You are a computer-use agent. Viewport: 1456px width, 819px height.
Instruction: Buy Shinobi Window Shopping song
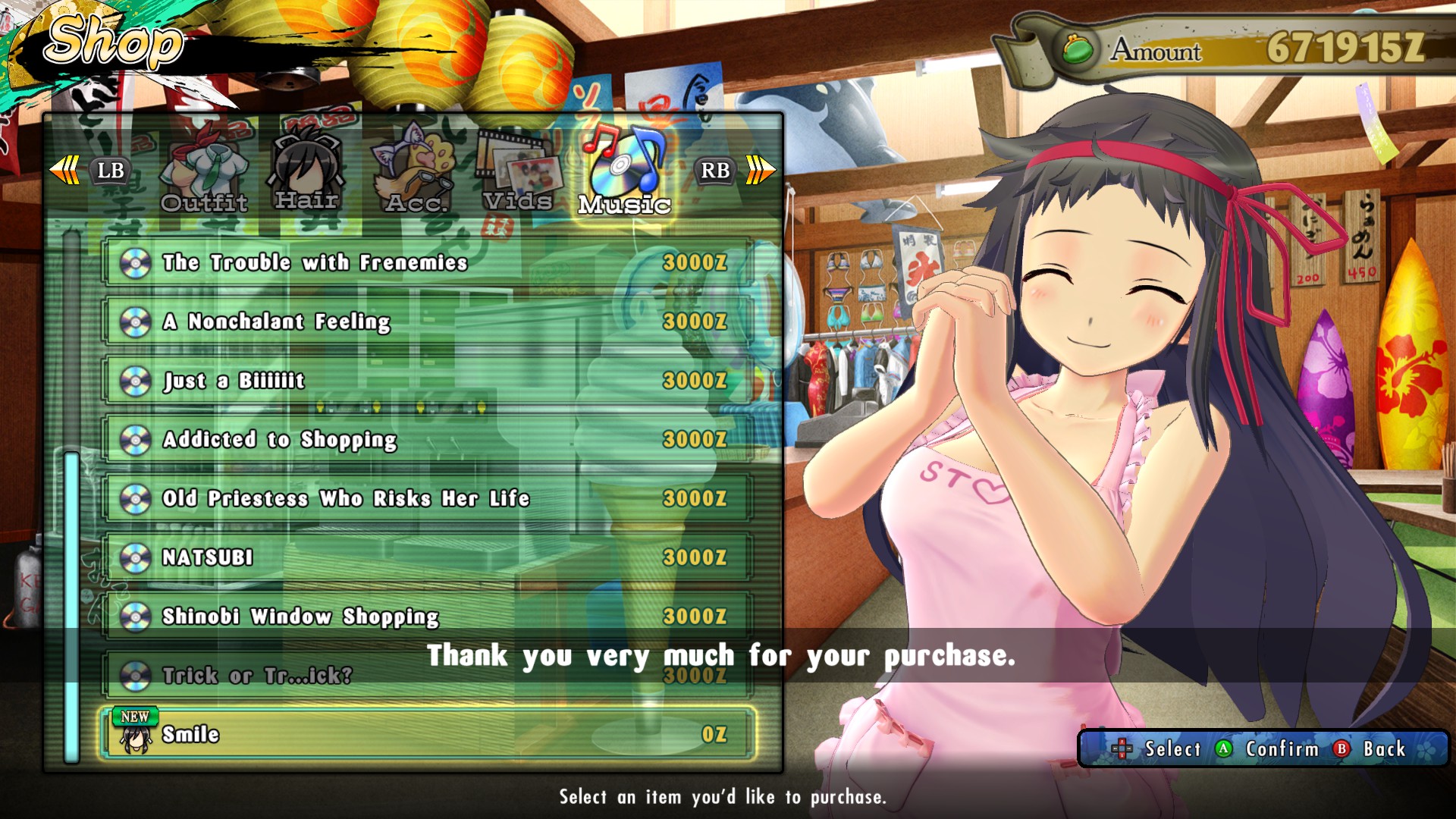click(428, 617)
